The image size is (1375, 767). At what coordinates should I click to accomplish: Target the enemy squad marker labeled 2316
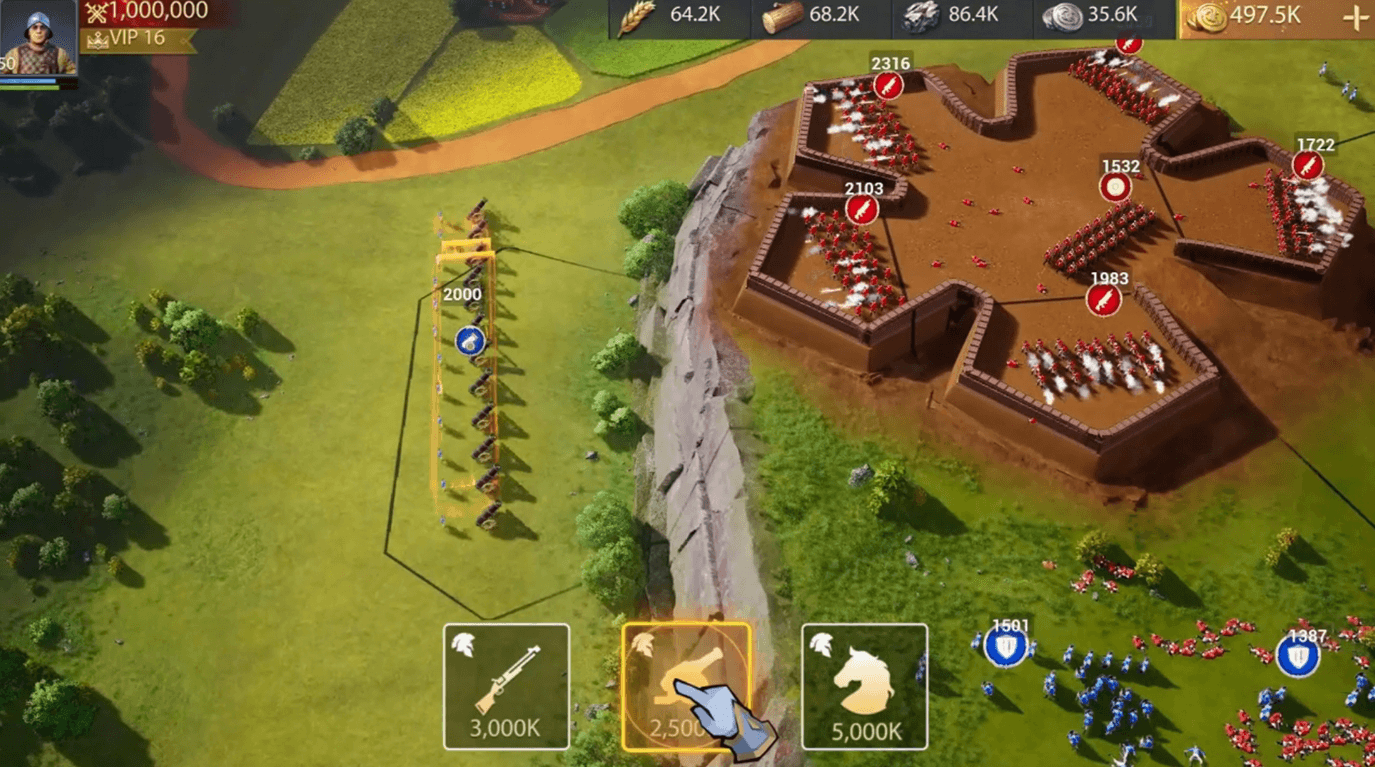pyautogui.click(x=888, y=86)
